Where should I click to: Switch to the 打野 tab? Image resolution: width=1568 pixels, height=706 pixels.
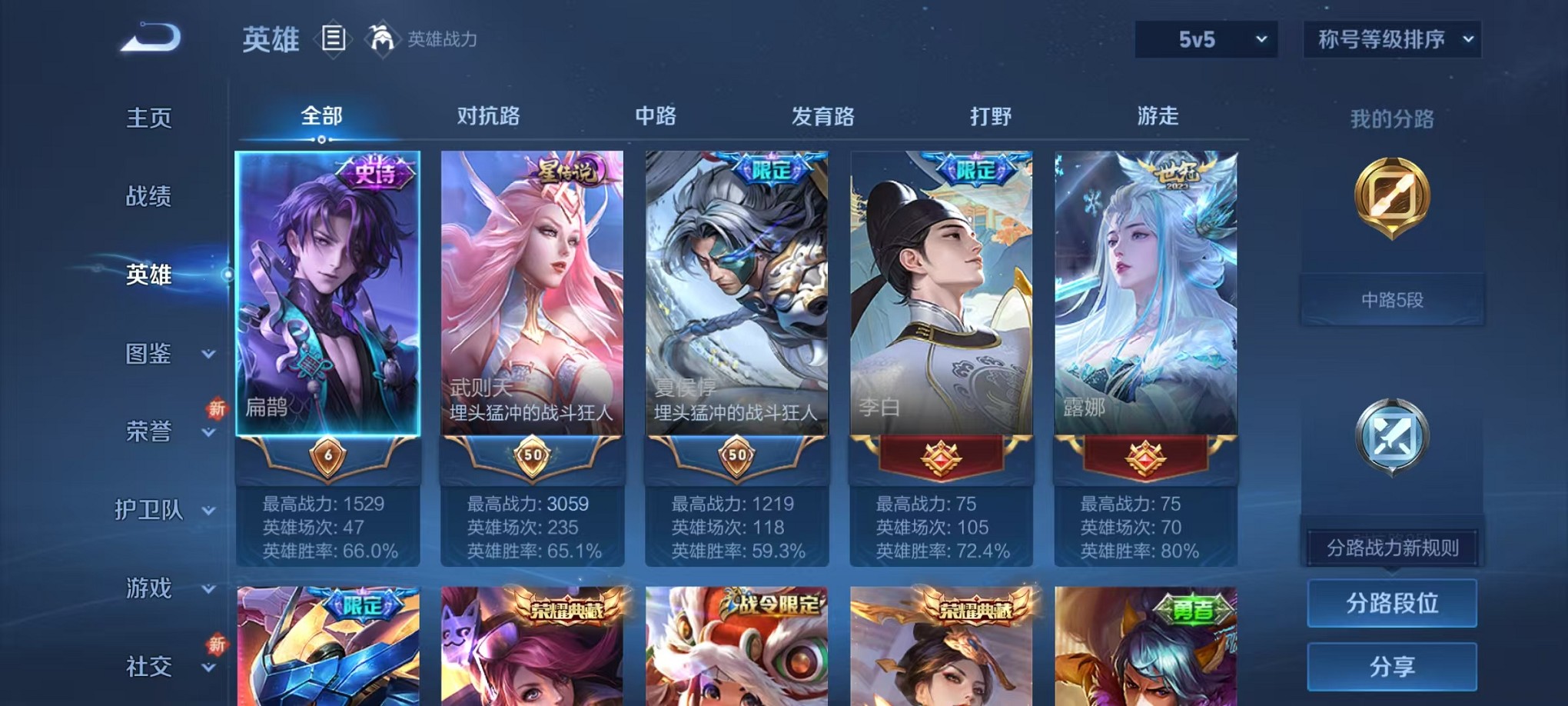point(992,117)
